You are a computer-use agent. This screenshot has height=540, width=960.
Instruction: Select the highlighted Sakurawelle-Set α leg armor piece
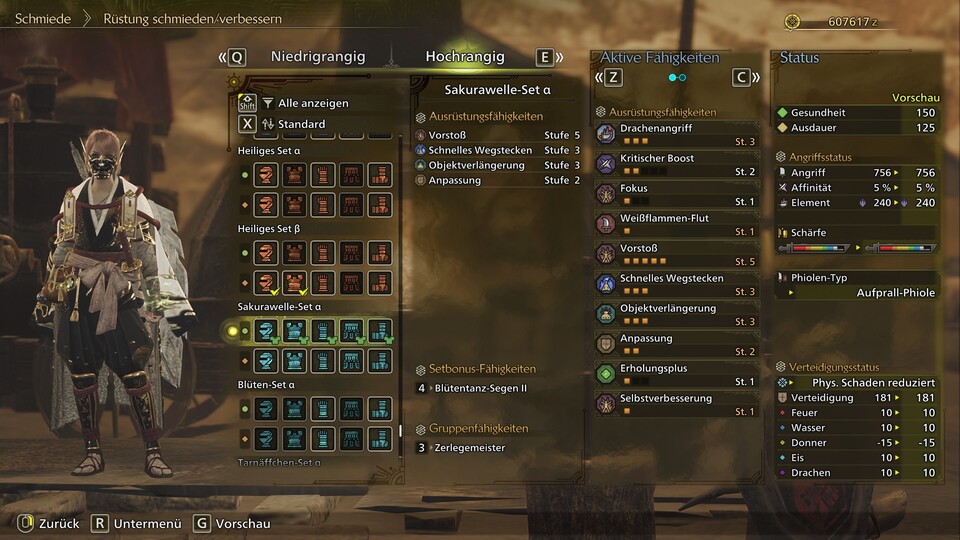pyautogui.click(x=379, y=331)
